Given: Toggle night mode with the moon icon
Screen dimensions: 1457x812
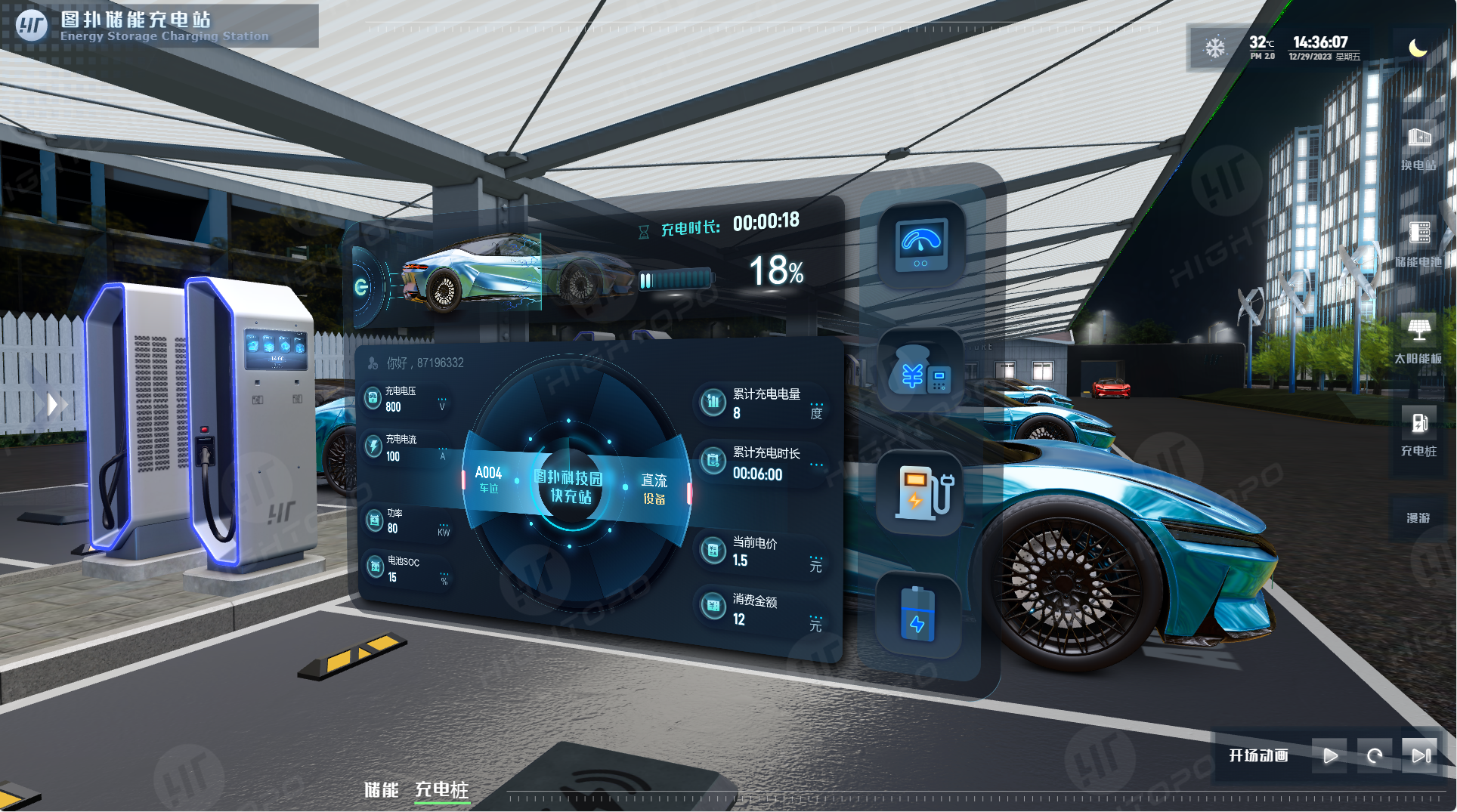Looking at the screenshot, I should pyautogui.click(x=1418, y=48).
